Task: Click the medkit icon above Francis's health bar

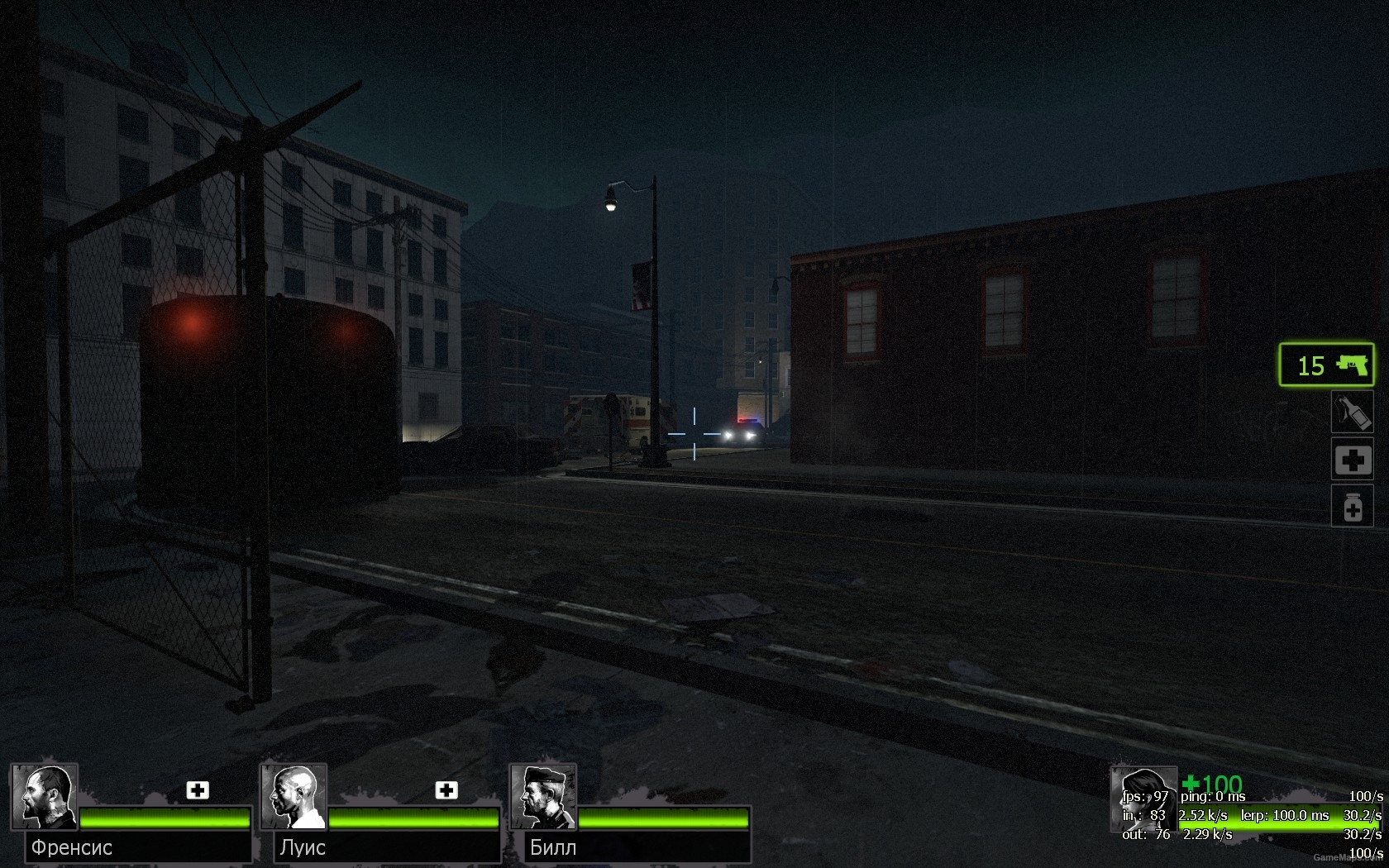Action: click(198, 790)
